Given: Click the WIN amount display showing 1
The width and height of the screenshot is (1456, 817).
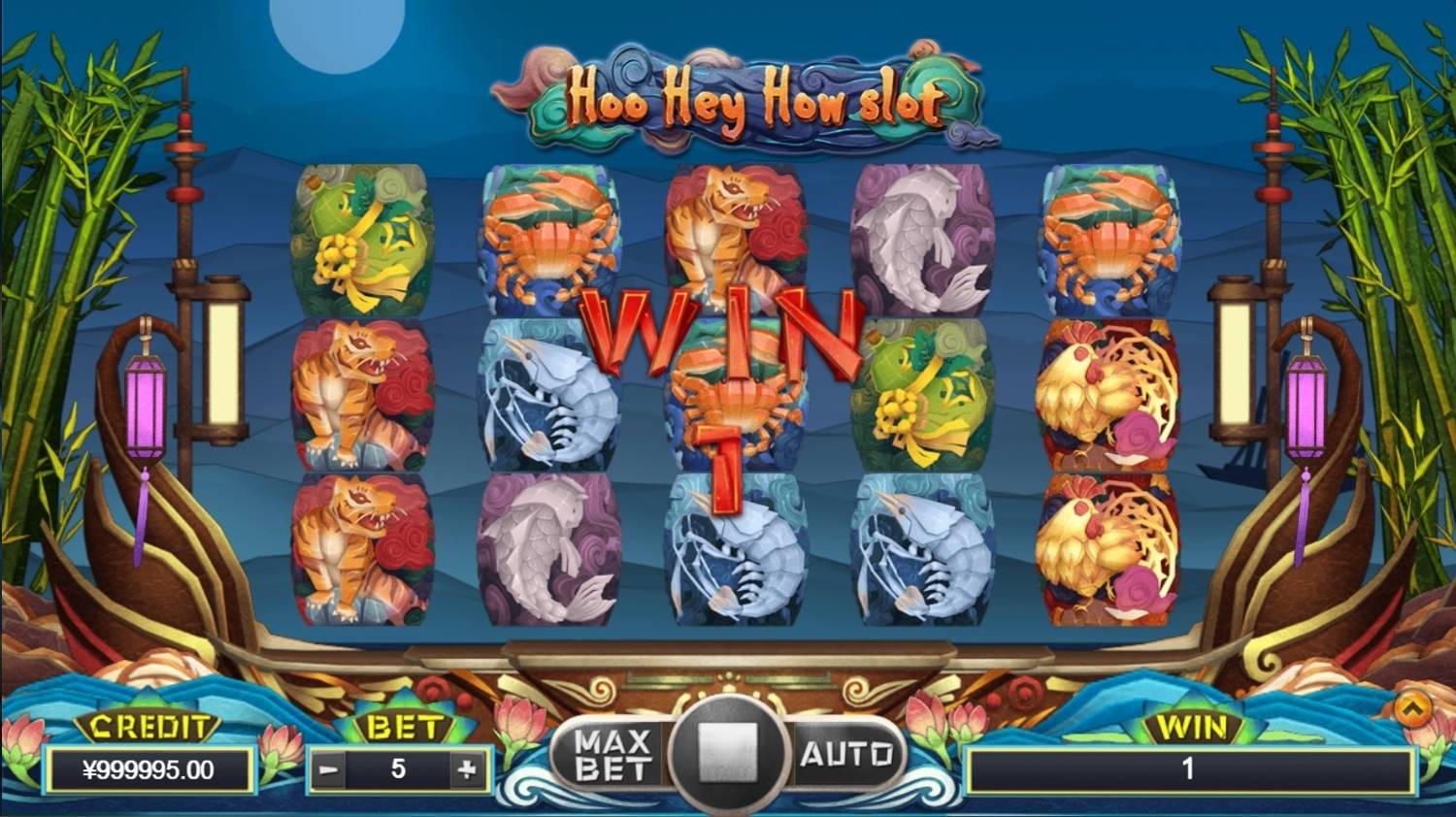Looking at the screenshot, I should tap(1189, 767).
